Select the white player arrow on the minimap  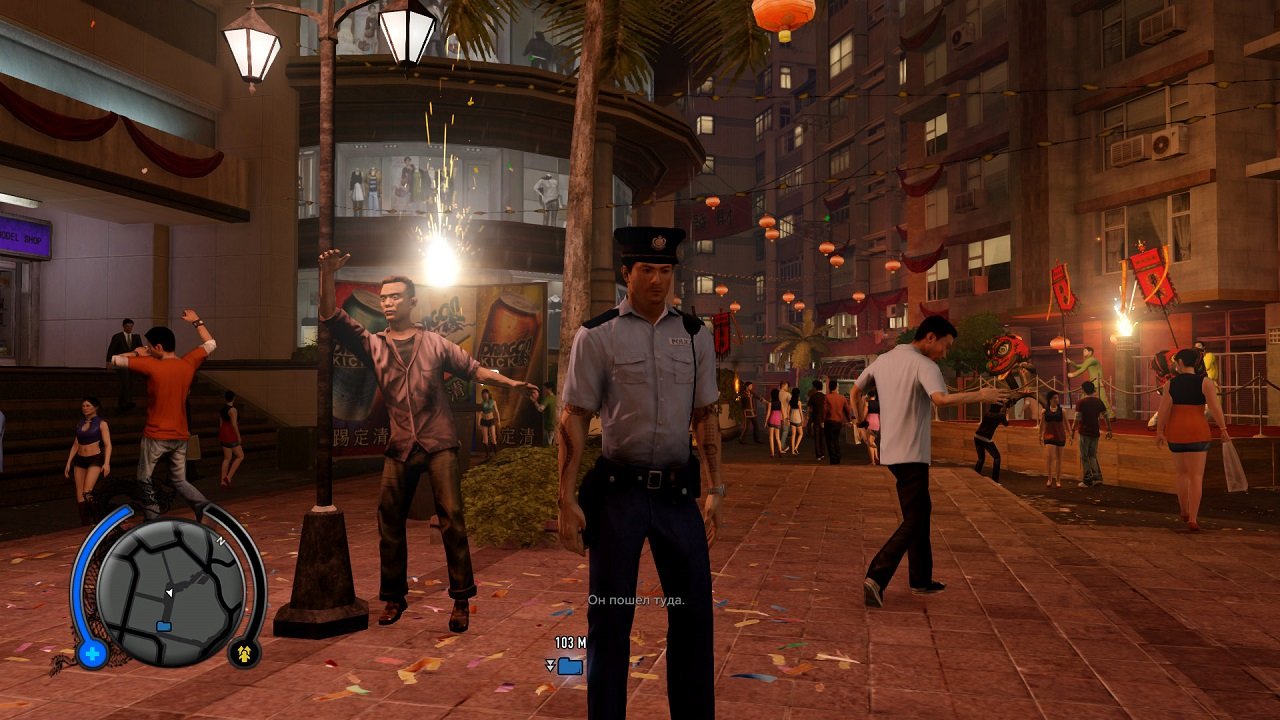tap(170, 591)
